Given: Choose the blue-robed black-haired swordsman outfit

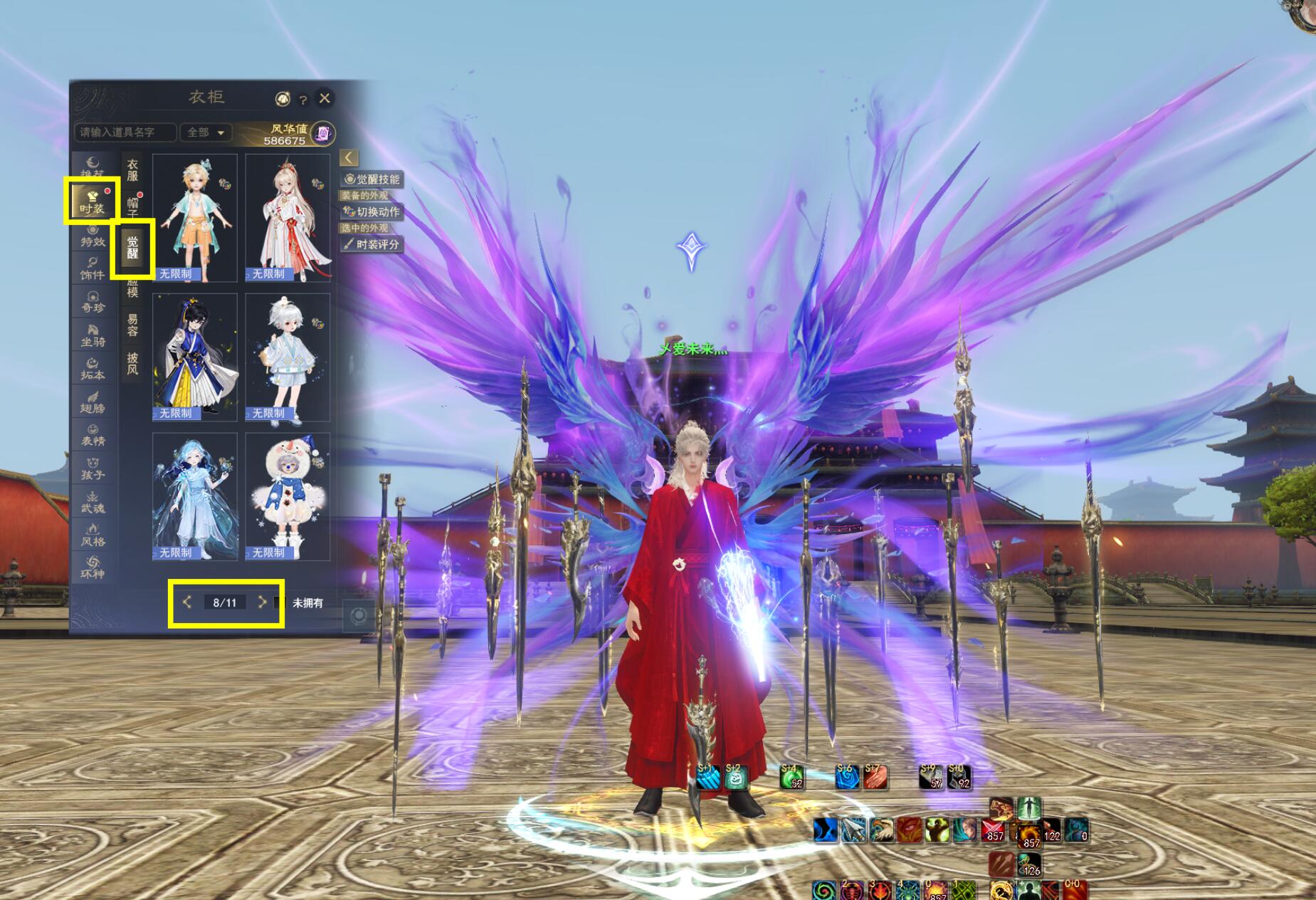Looking at the screenshot, I should (x=194, y=357).
